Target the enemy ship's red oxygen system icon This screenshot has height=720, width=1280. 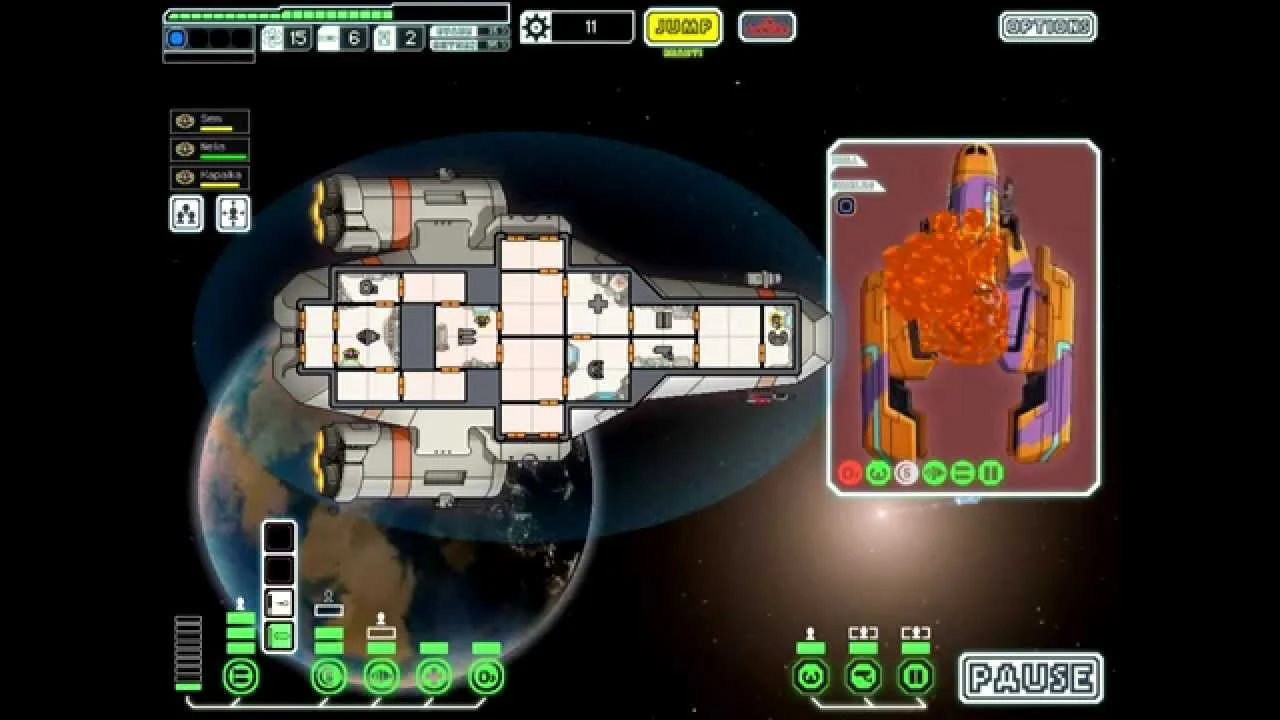tap(850, 473)
